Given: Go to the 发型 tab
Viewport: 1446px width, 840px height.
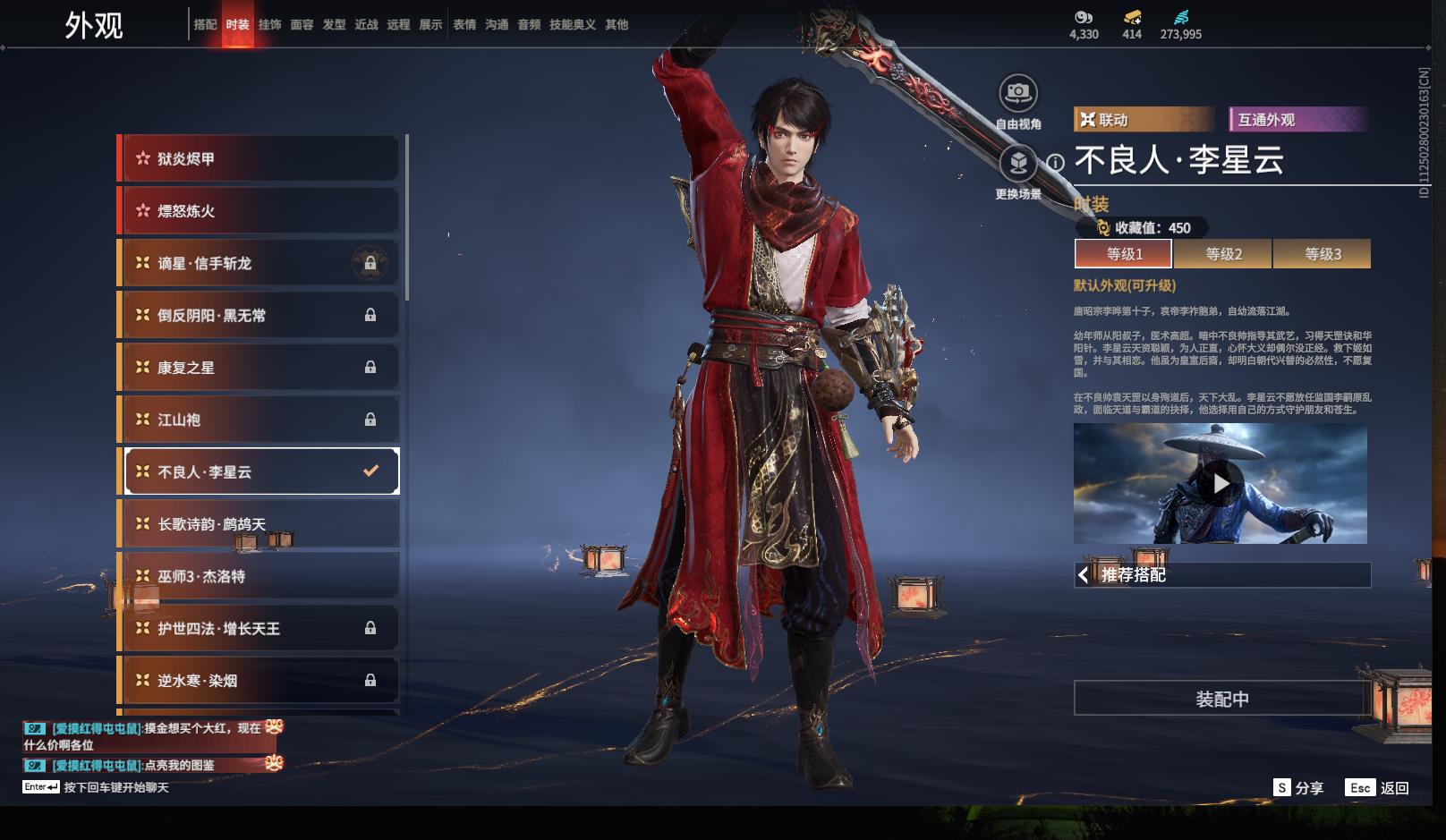Looking at the screenshot, I should click(x=334, y=24).
